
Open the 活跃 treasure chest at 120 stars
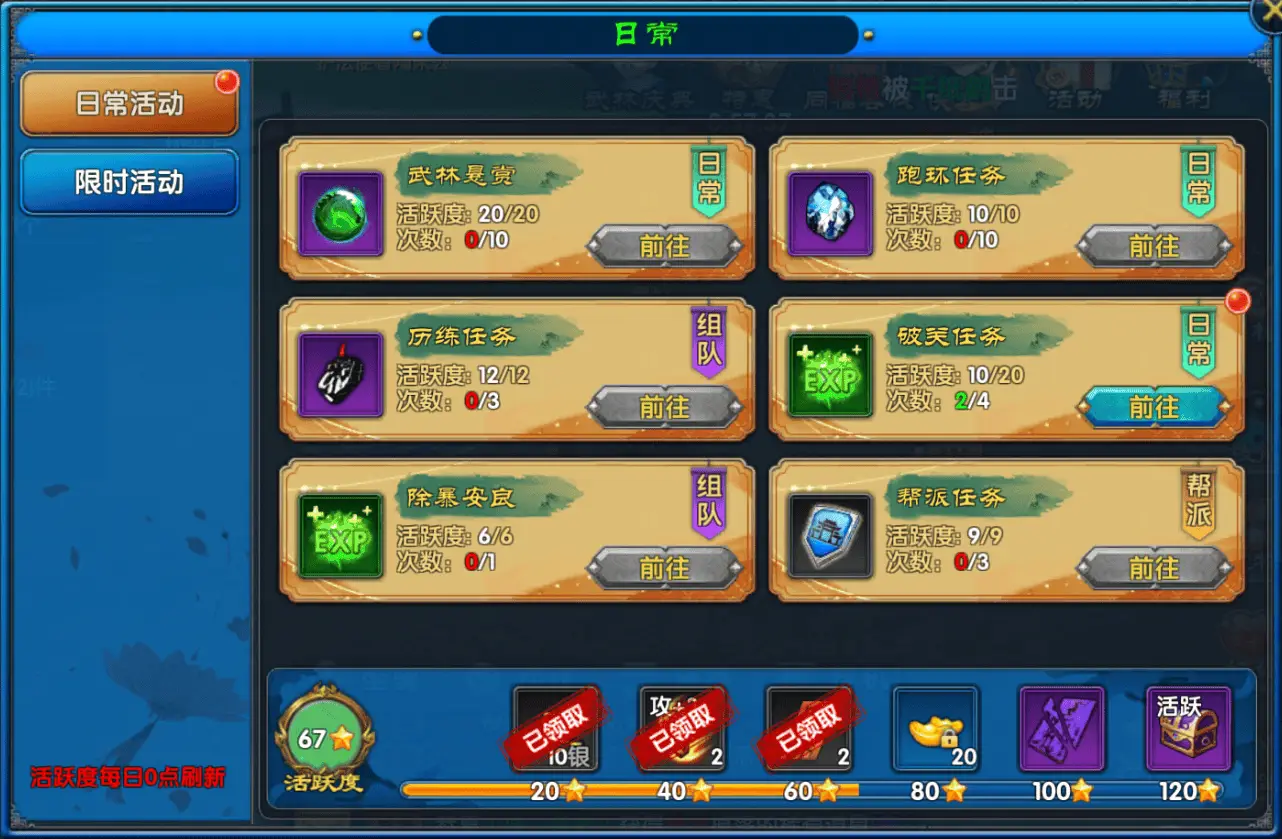pyautogui.click(x=1188, y=728)
